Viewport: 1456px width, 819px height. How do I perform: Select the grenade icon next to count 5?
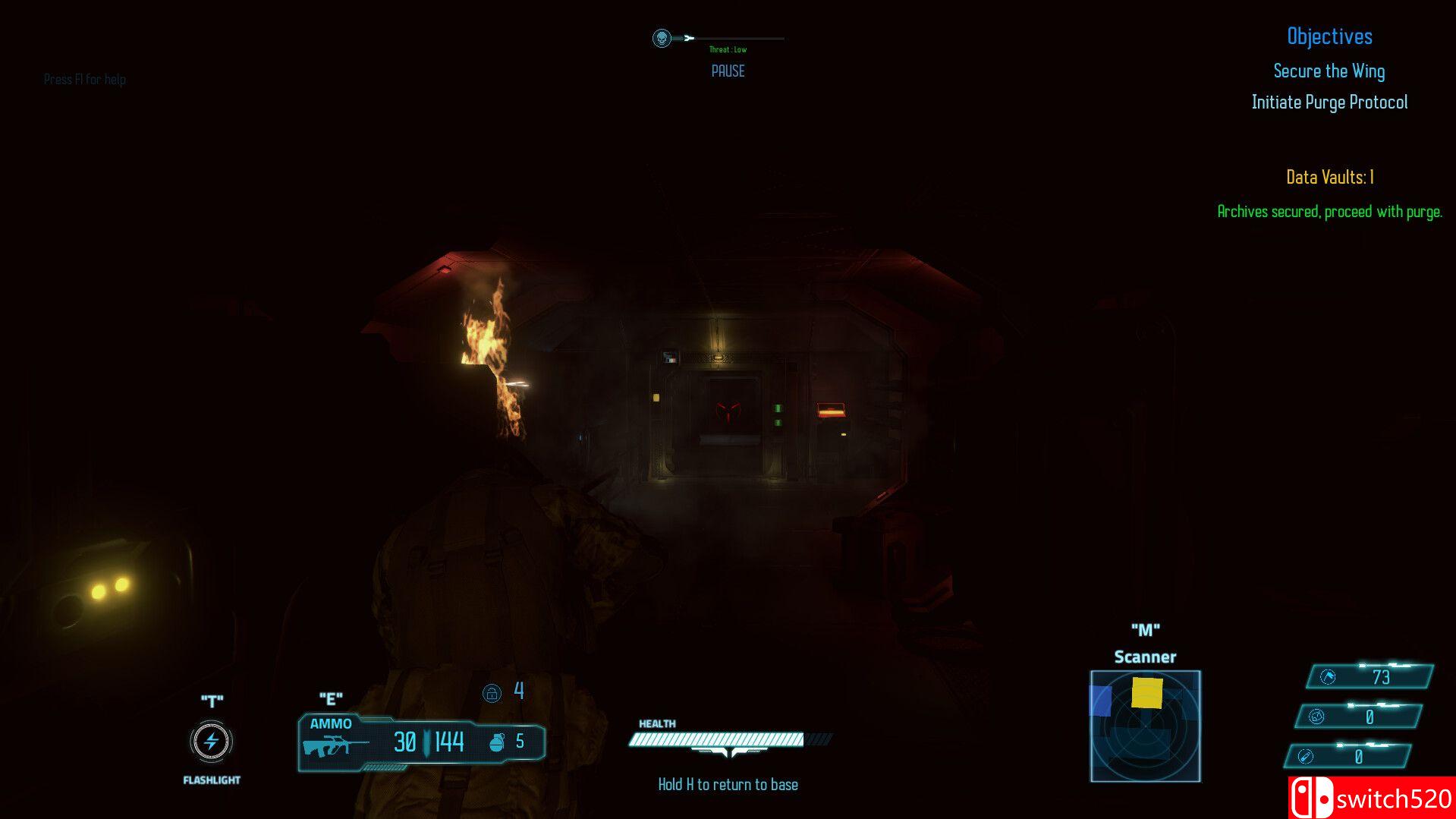tap(498, 740)
